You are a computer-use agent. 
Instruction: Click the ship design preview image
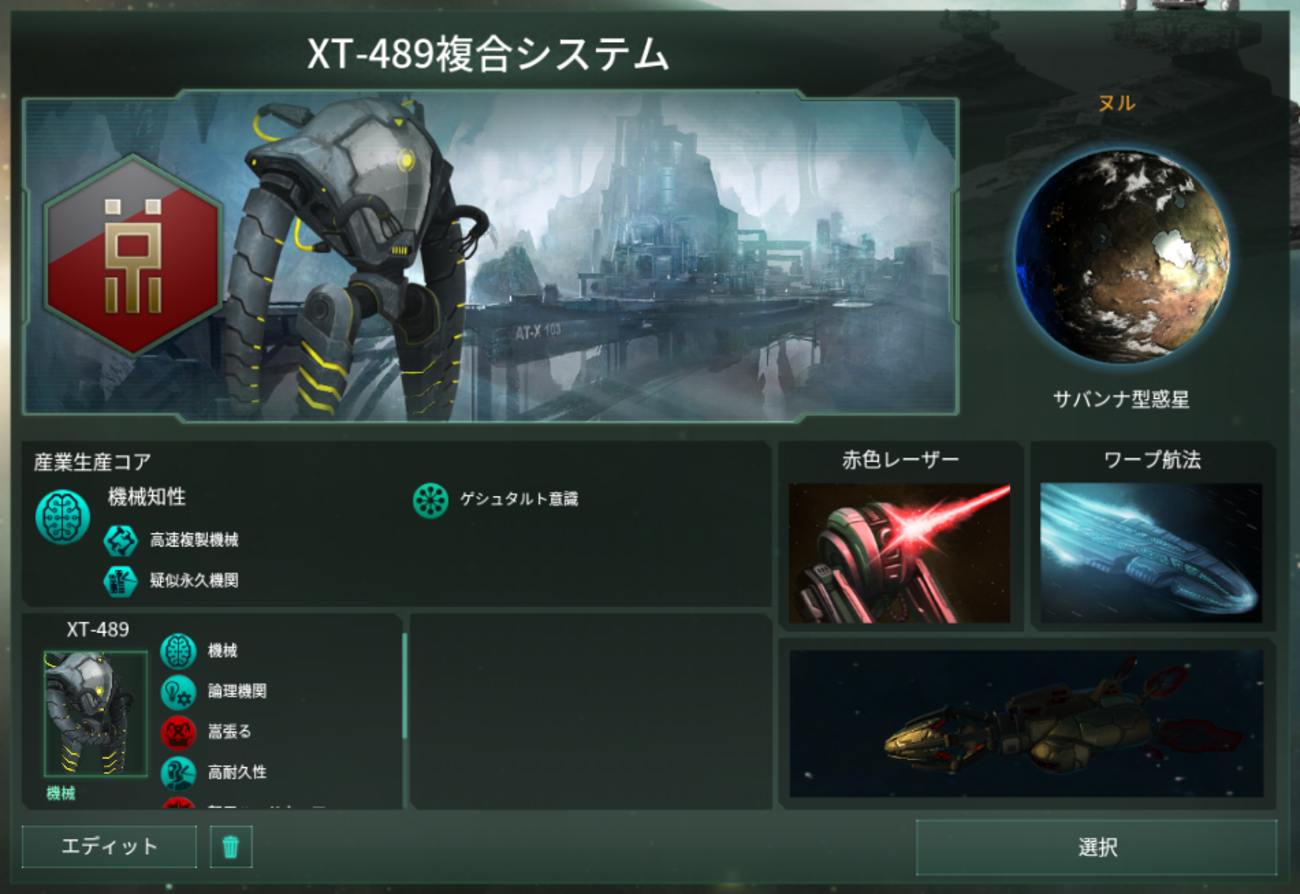1026,723
